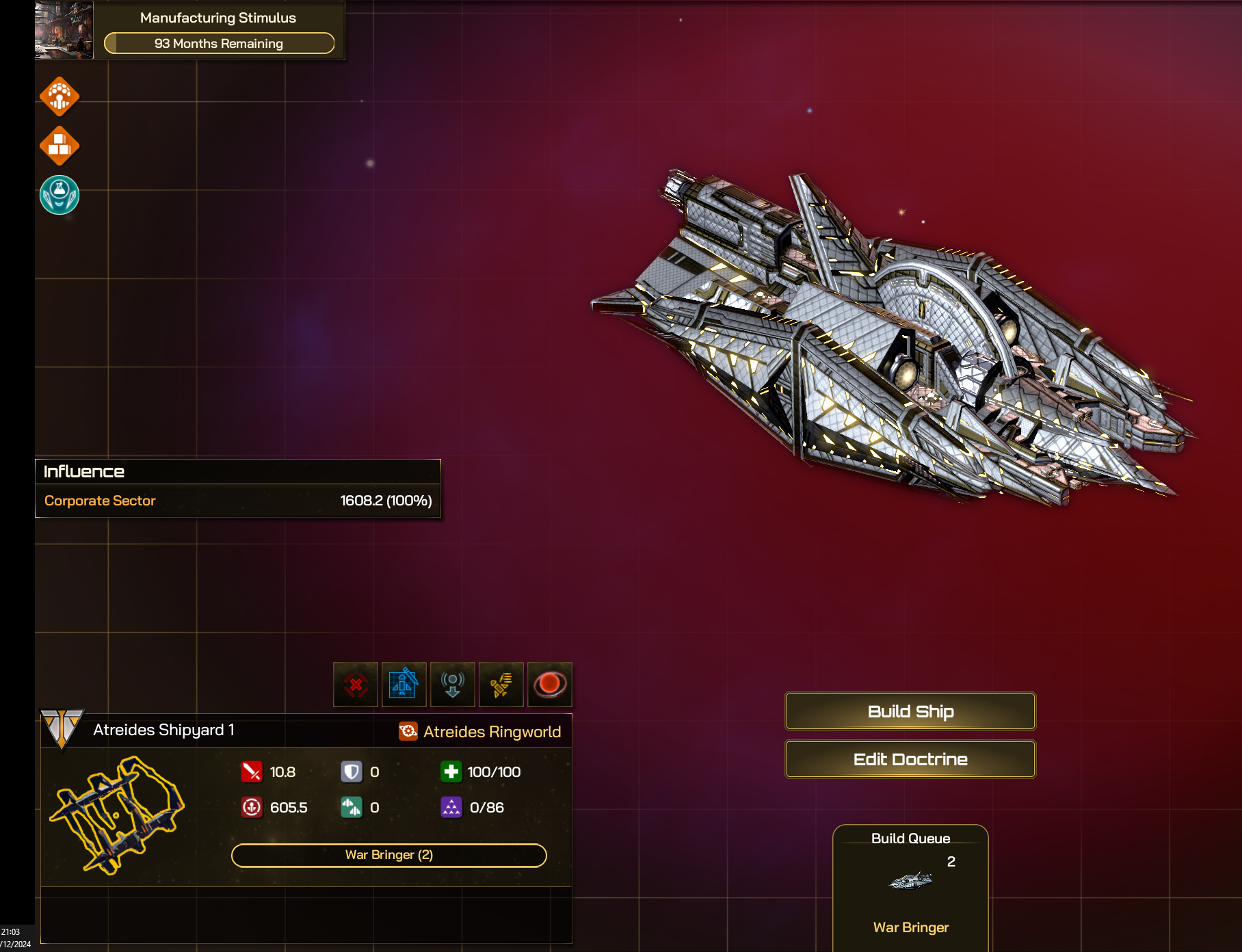1242x952 pixels.
Task: Click the Build Ship button
Action: click(x=910, y=711)
